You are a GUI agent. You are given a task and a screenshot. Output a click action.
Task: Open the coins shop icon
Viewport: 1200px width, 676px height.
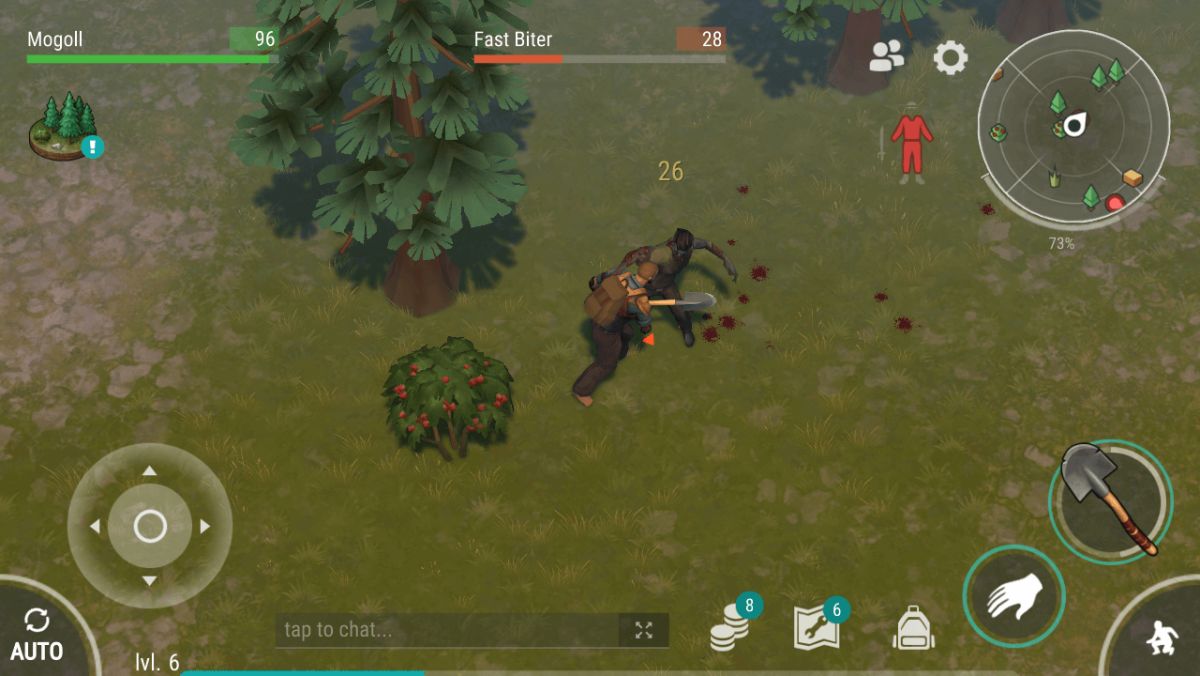point(731,629)
